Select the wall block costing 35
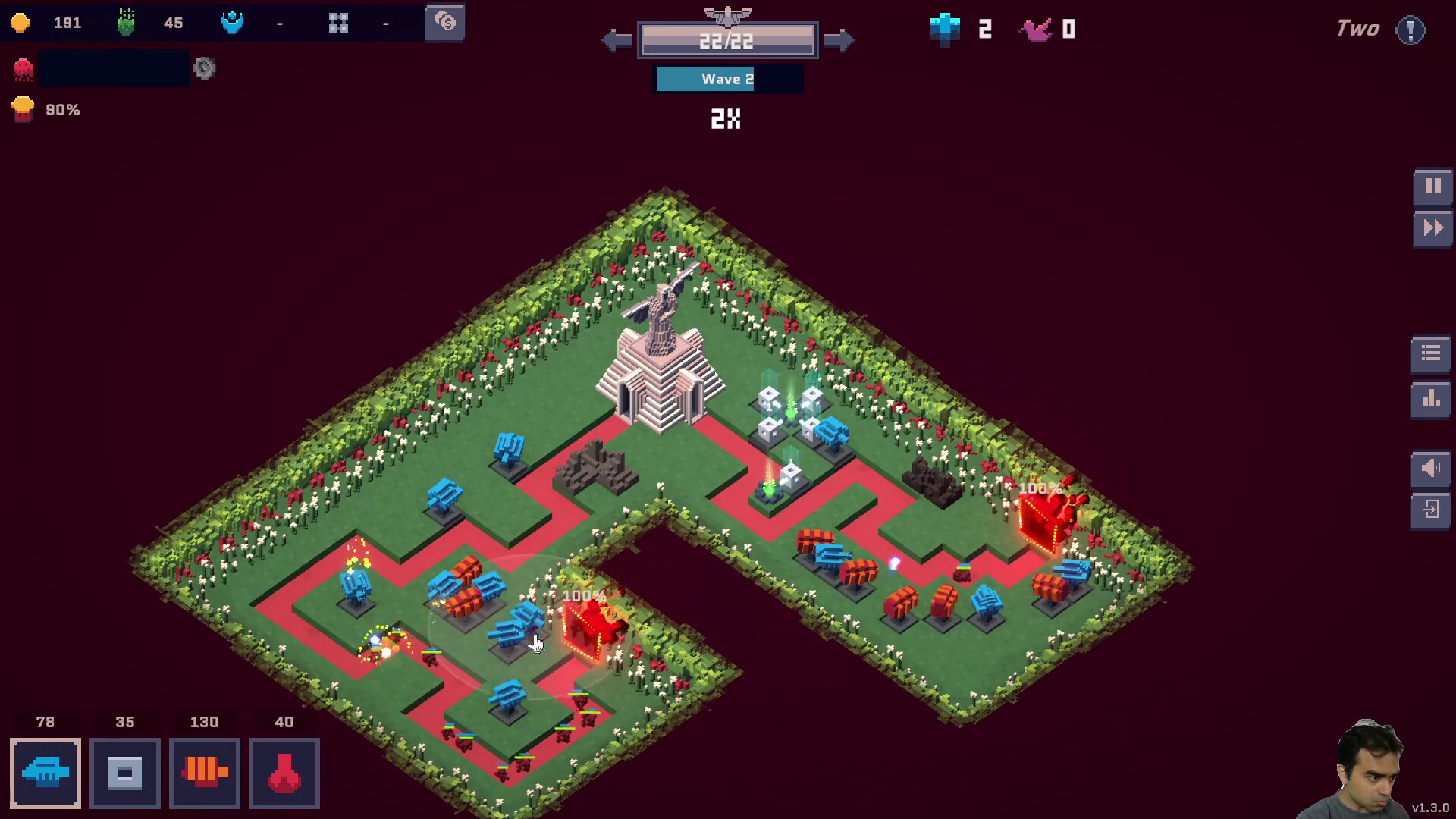Screen dimensions: 1456x819 (x=124, y=773)
